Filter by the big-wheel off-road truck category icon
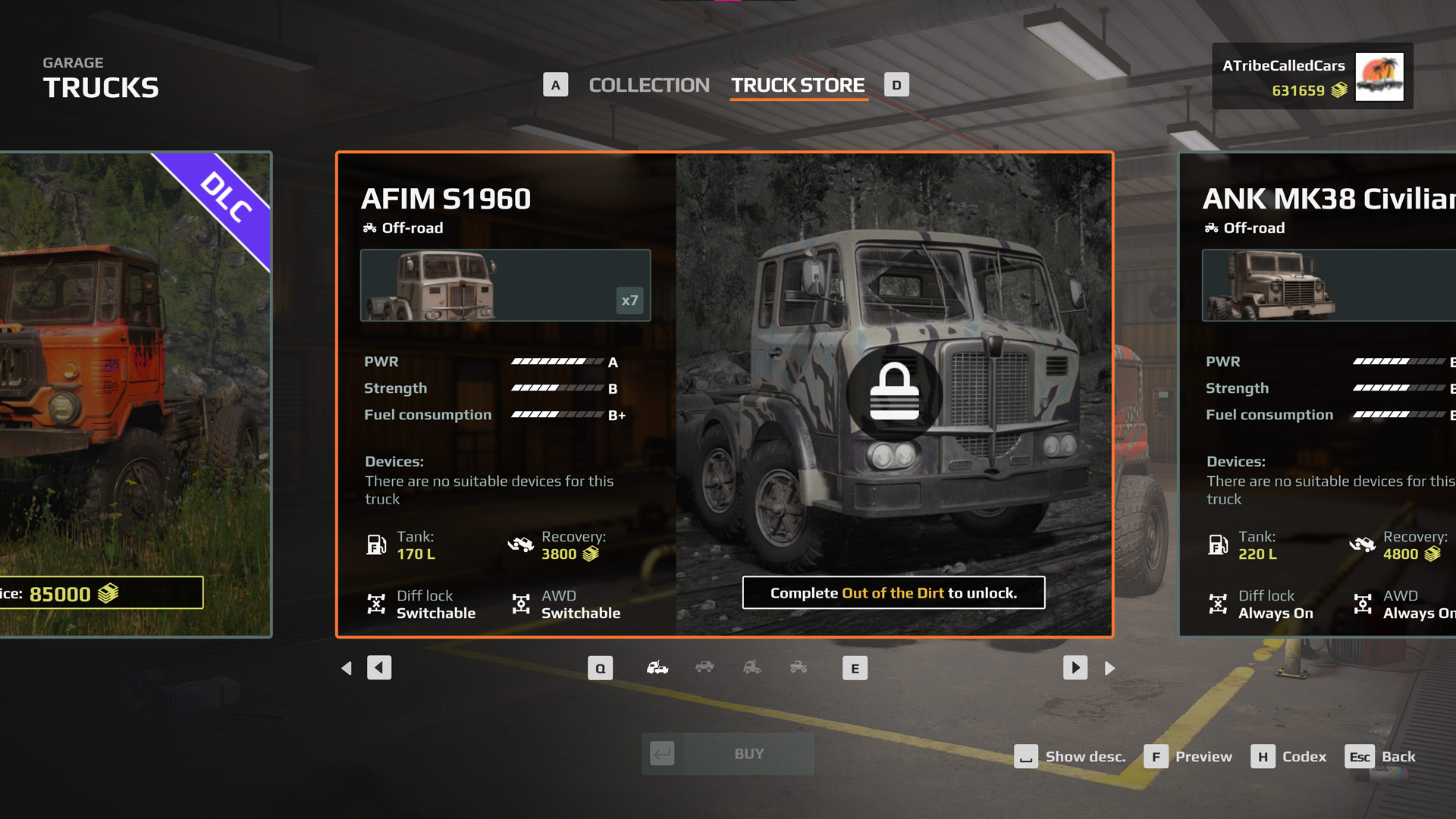The width and height of the screenshot is (1456, 819). [799, 668]
